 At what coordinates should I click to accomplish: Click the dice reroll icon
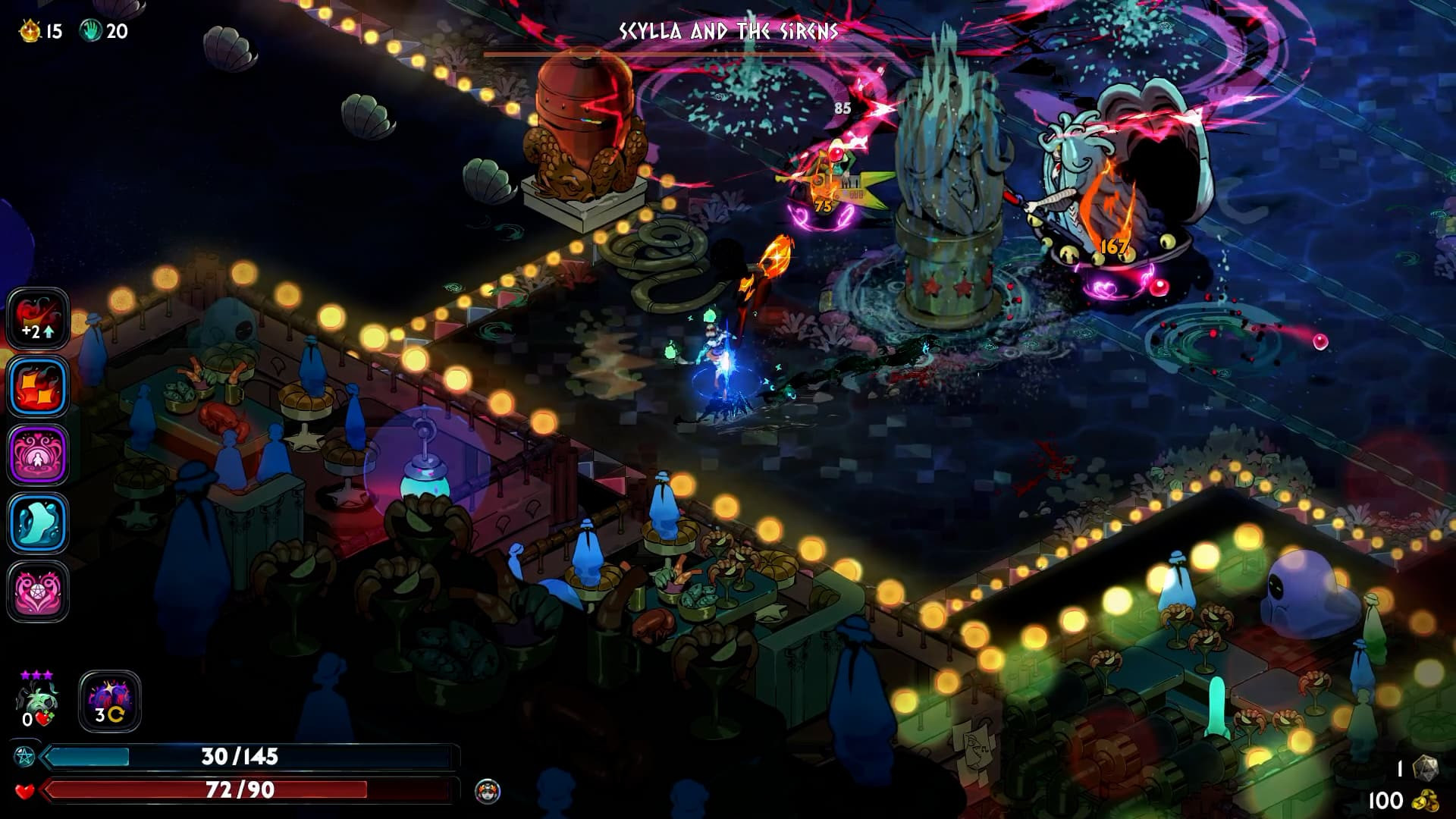[x=1426, y=767]
